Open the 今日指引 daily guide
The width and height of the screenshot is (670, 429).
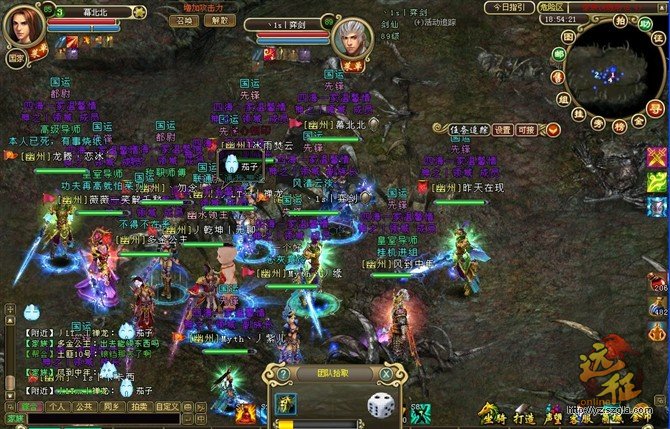pyautogui.click(x=509, y=7)
